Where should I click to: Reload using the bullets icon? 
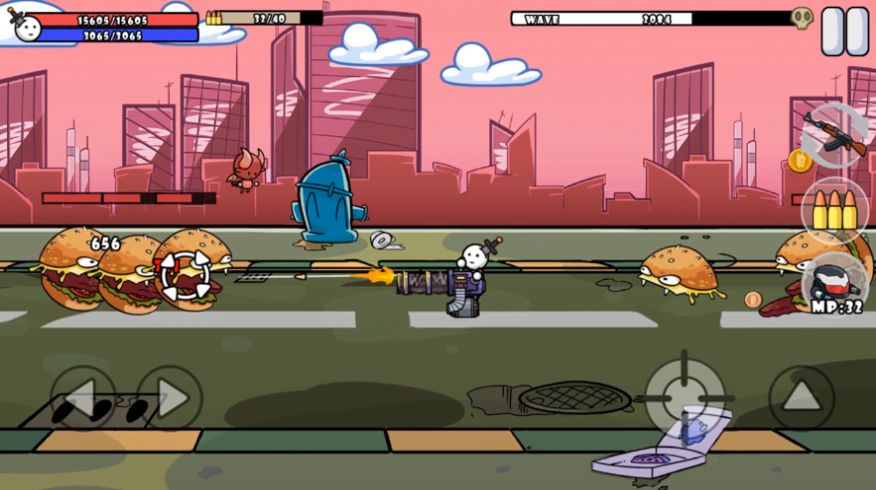pos(834,210)
